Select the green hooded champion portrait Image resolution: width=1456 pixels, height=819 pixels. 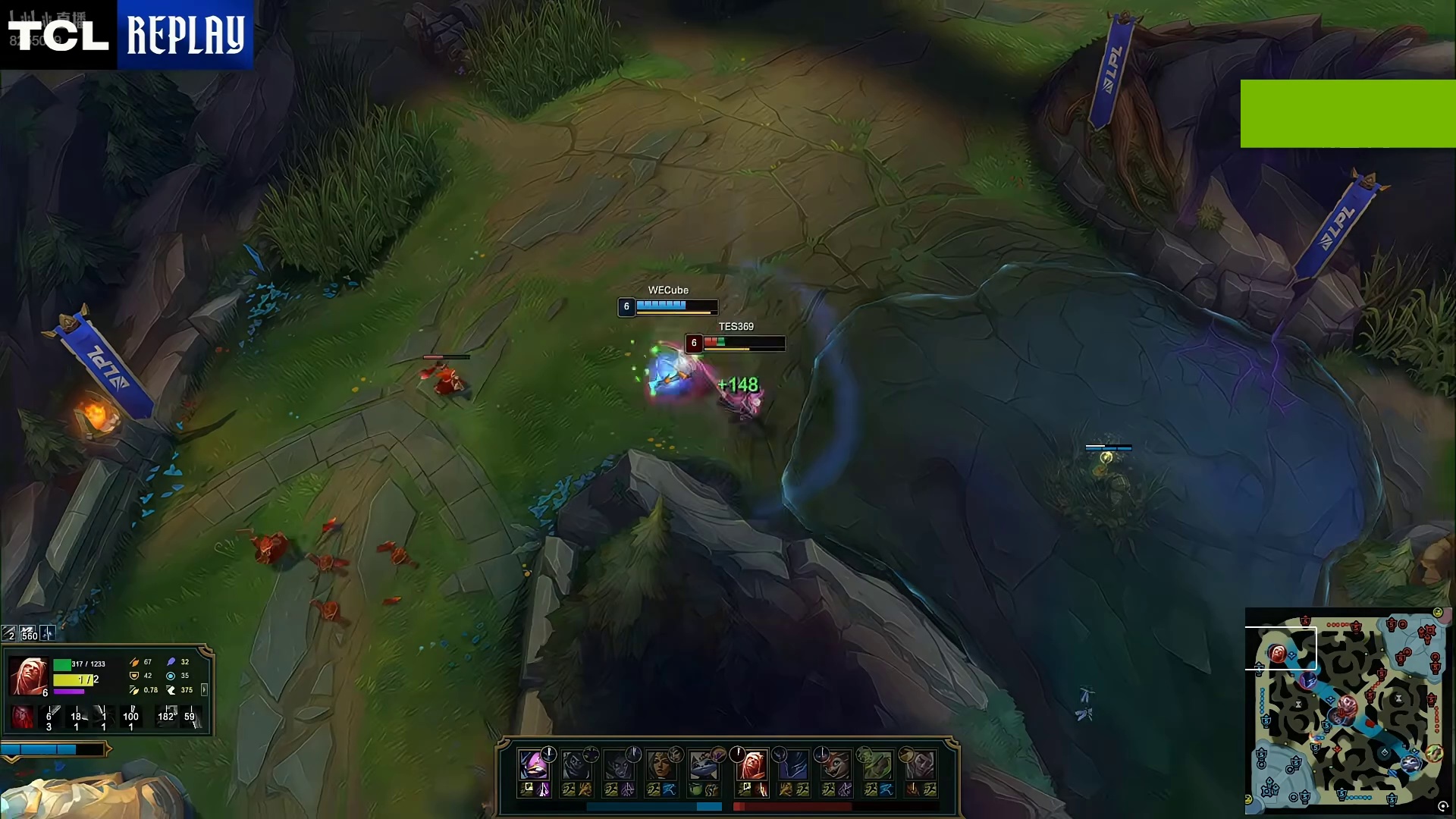[877, 764]
